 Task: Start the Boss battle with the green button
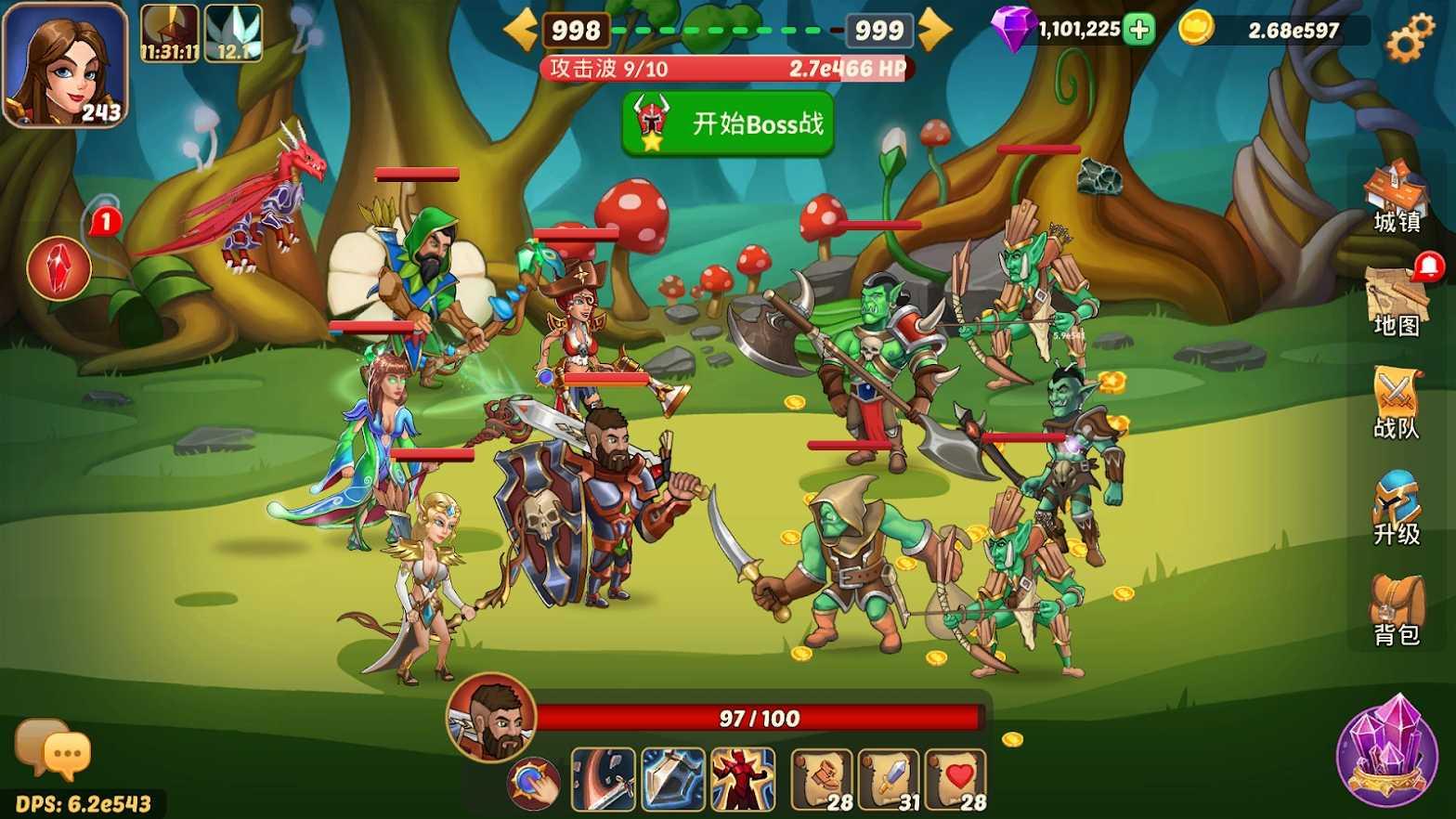click(727, 123)
